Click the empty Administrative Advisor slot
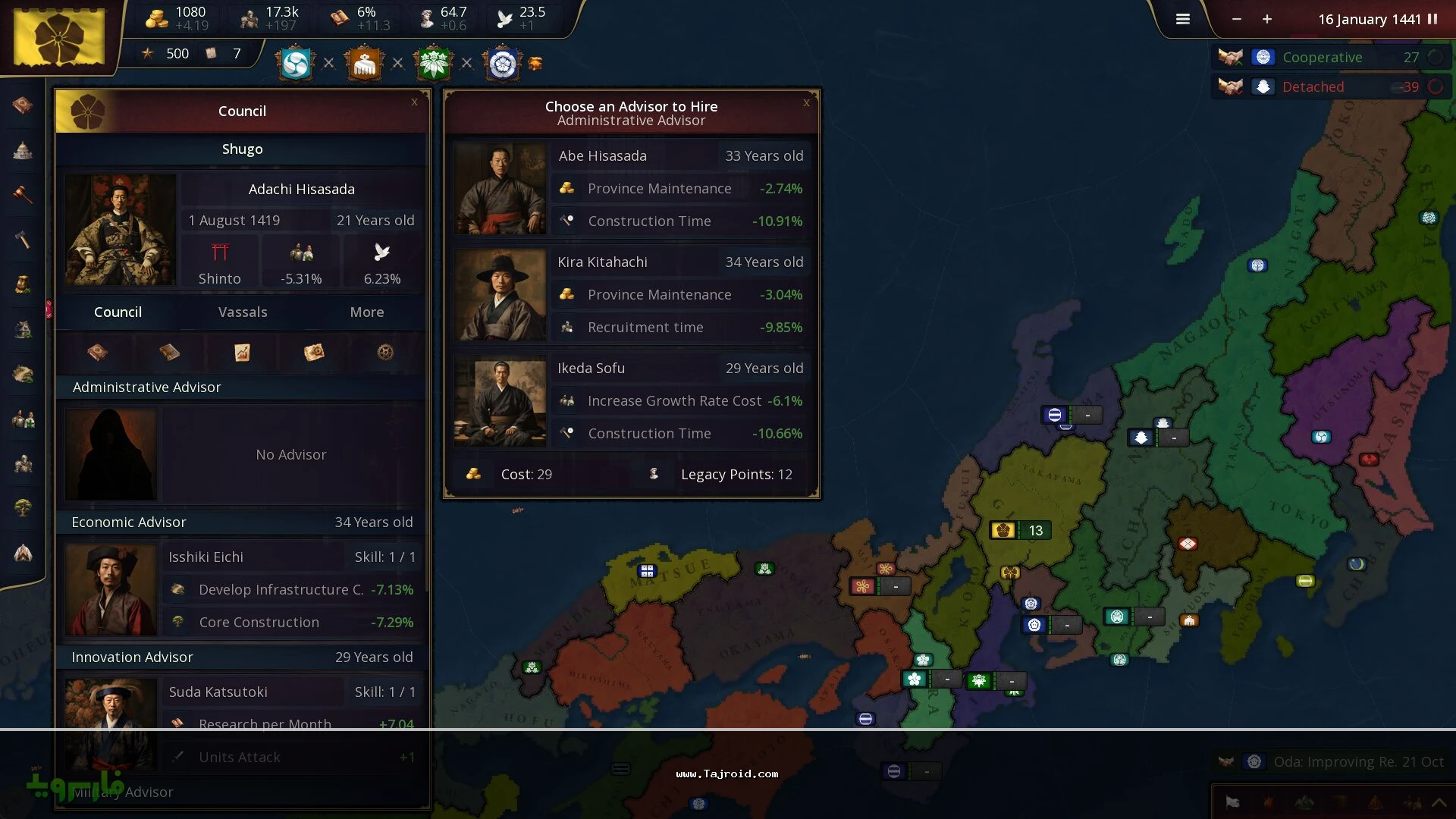Screen dimensions: 1456x819 [x=243, y=454]
